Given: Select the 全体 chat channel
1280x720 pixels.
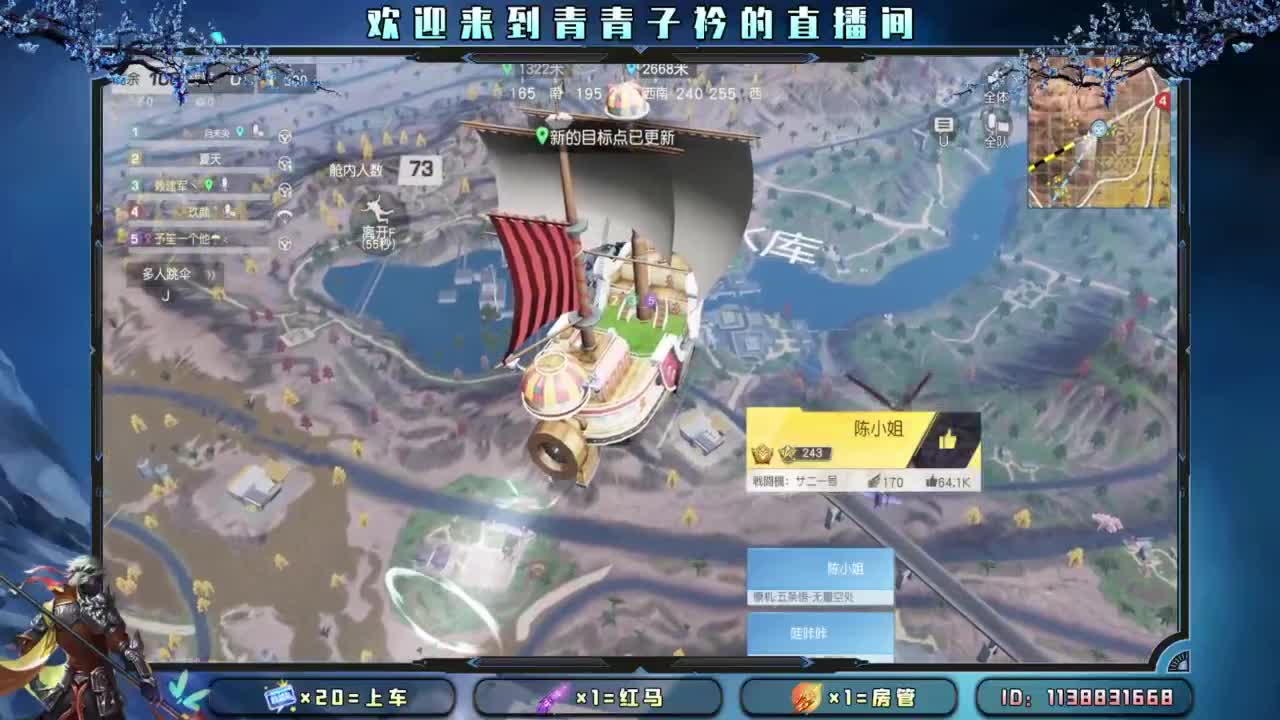Looking at the screenshot, I should pyautogui.click(x=997, y=97).
